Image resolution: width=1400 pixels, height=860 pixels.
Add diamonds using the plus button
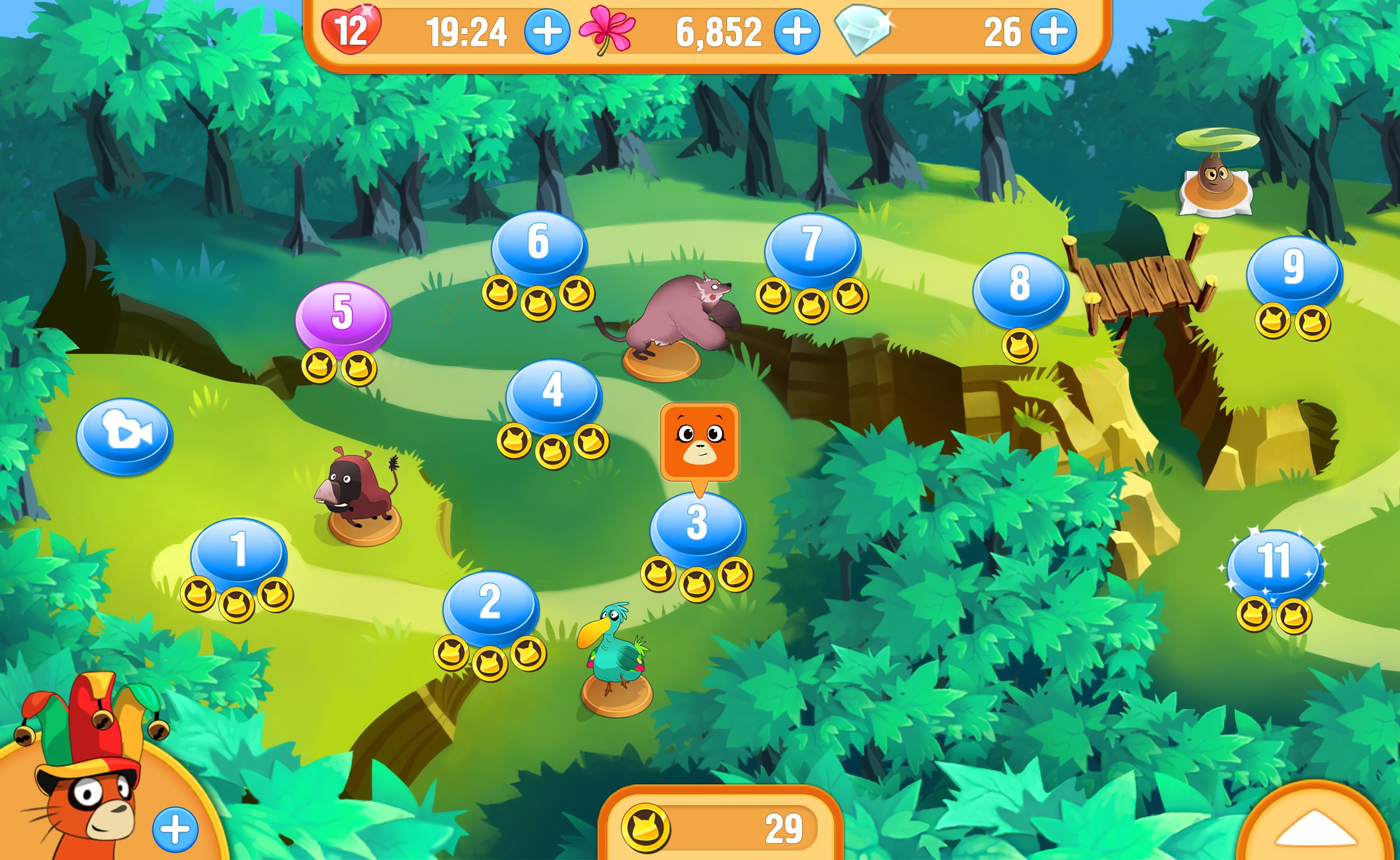[x=1053, y=31]
